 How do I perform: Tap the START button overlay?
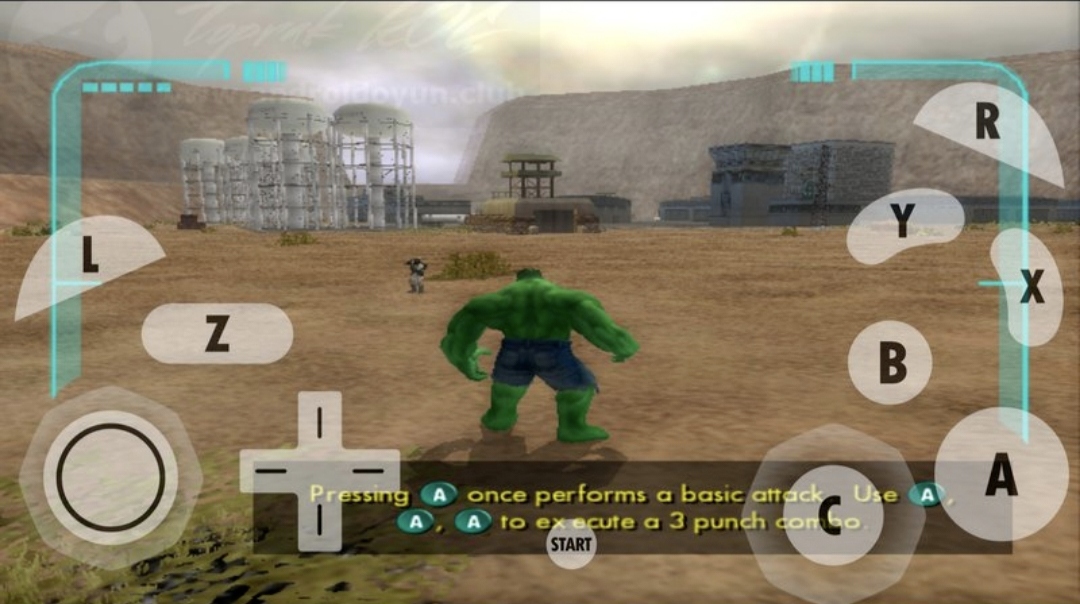pyautogui.click(x=571, y=545)
